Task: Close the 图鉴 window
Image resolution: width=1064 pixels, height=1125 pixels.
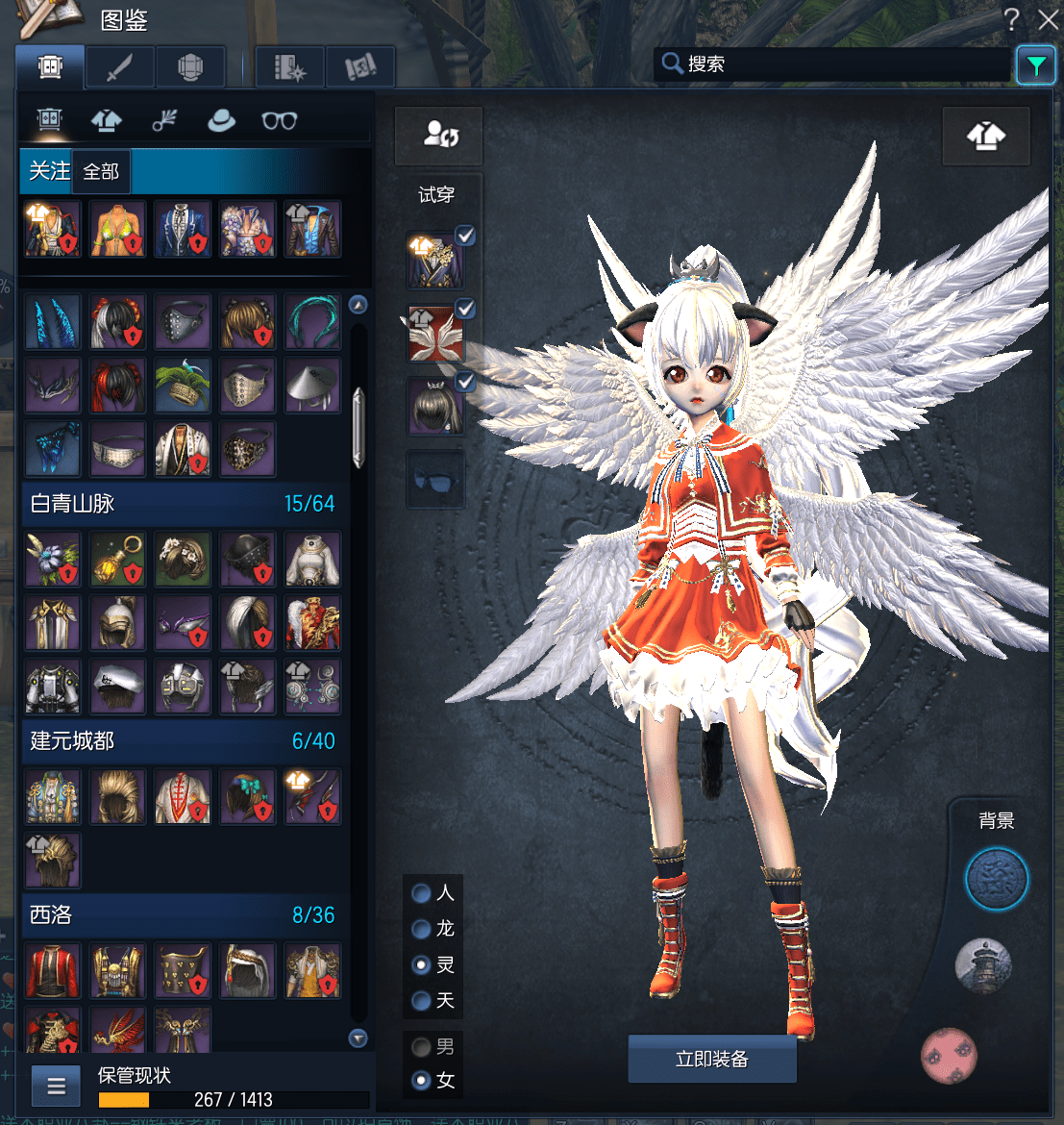Action: pyautogui.click(x=1048, y=19)
